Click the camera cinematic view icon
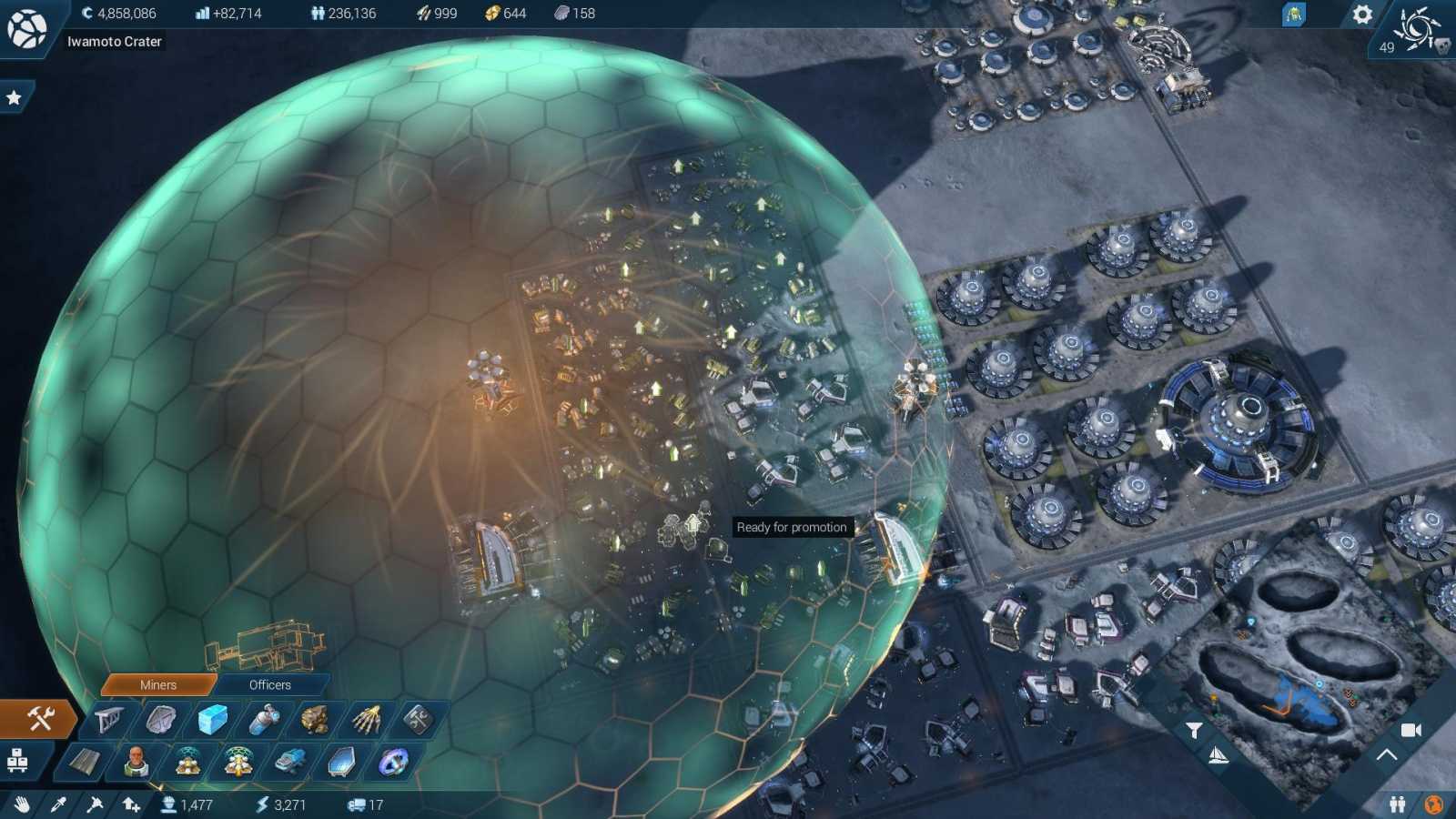Viewport: 1456px width, 819px height. click(x=1410, y=731)
